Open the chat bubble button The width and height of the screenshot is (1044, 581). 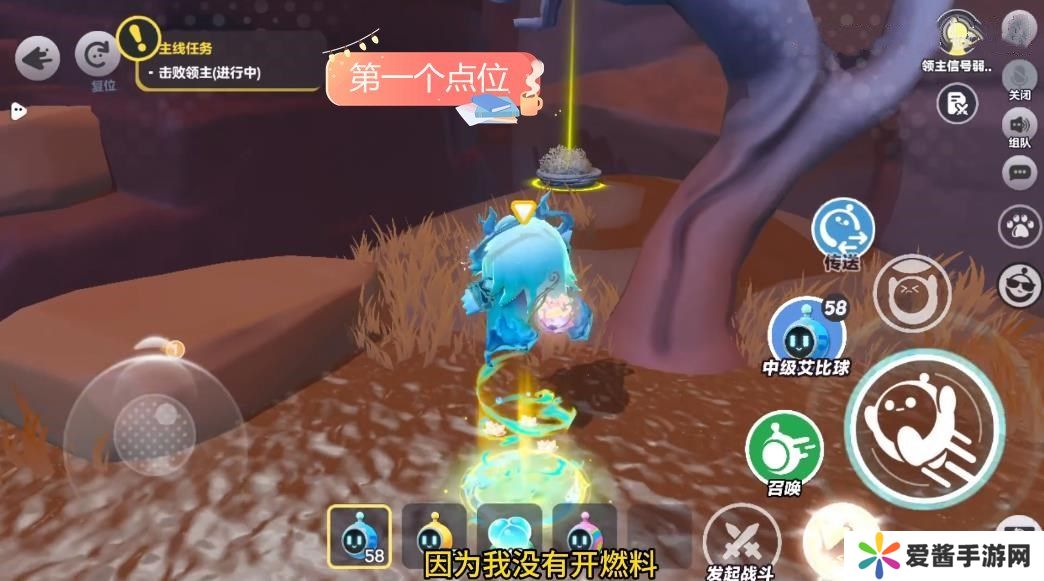1019,173
